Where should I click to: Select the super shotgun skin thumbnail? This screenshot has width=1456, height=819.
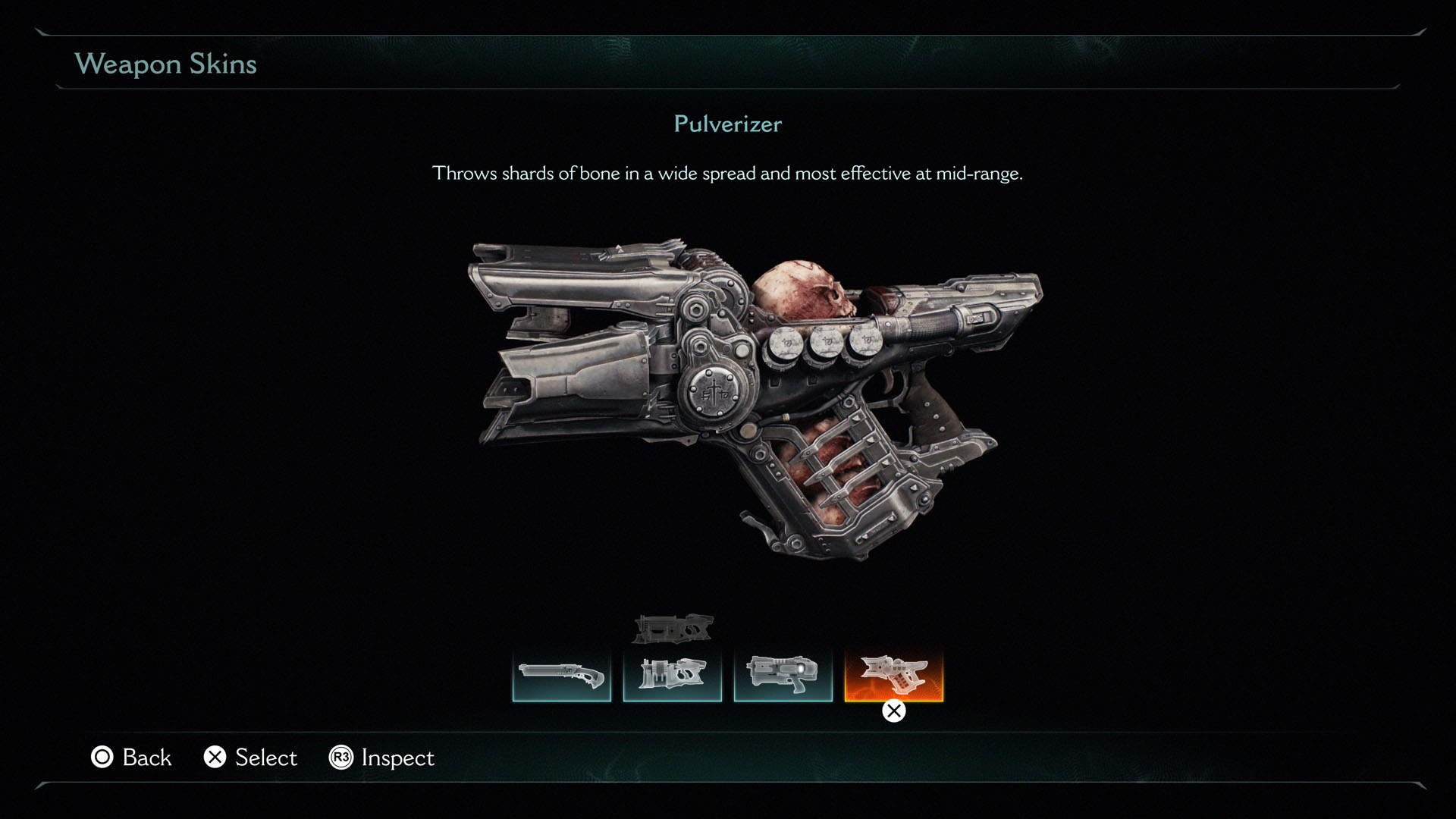tap(561, 675)
